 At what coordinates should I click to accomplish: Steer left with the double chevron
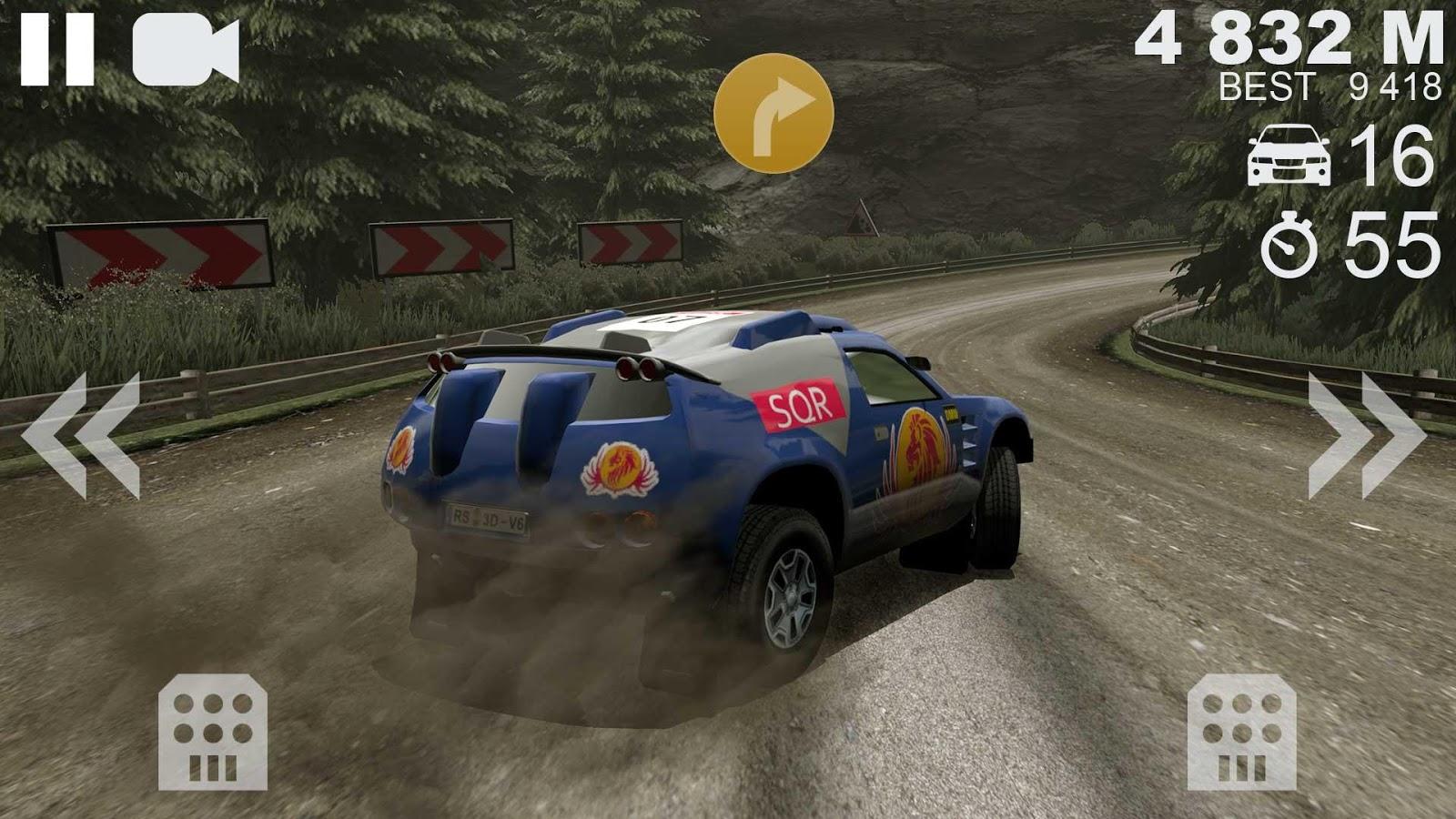coord(80,436)
